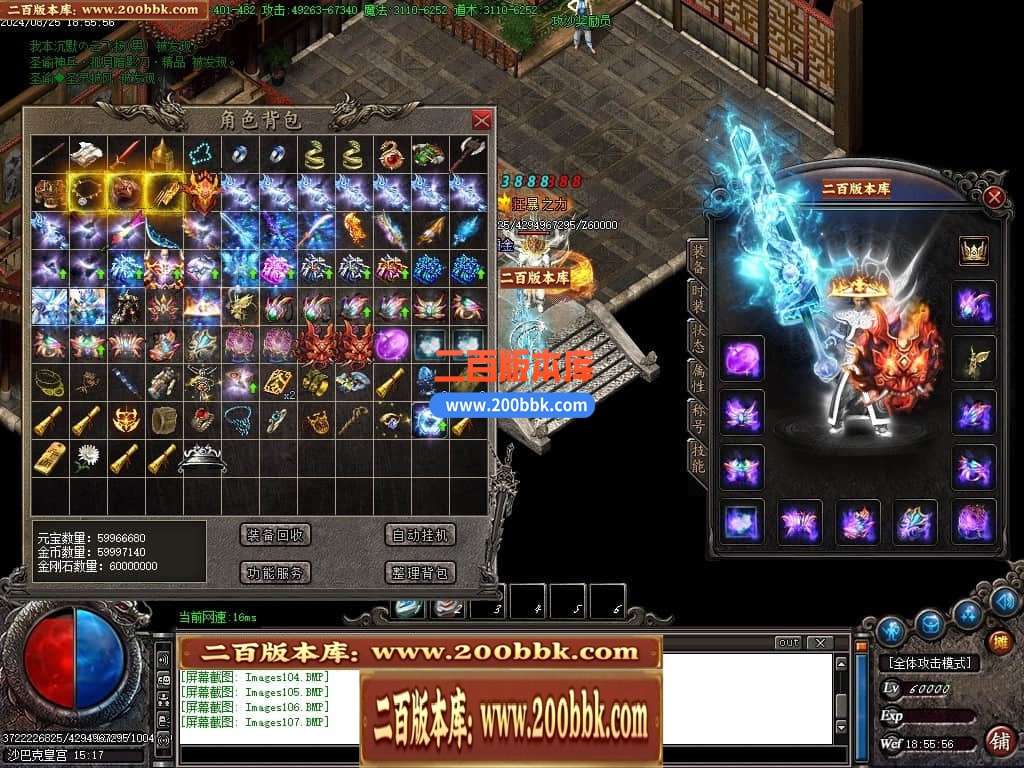View the 技能 skills tab
Image resolution: width=1024 pixels, height=768 pixels.
697,456
